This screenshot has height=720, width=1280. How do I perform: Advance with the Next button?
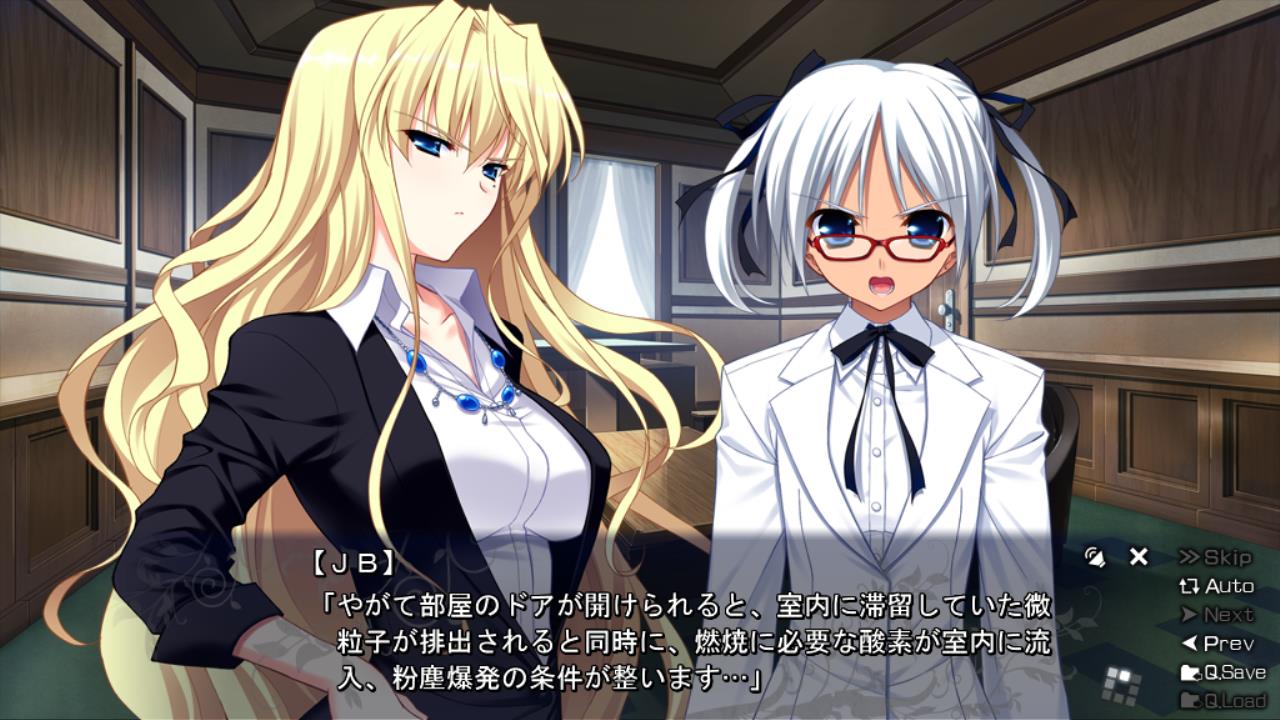click(1216, 615)
